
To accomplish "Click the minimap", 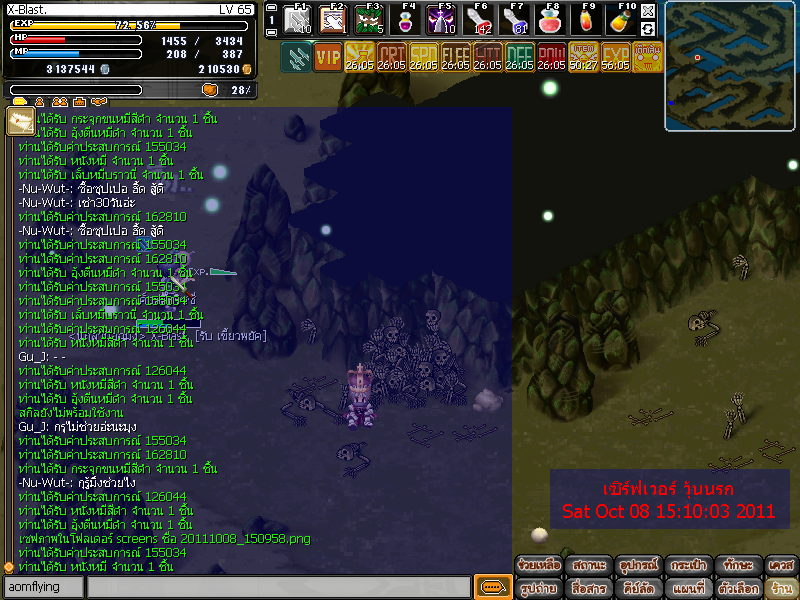I will (x=729, y=66).
